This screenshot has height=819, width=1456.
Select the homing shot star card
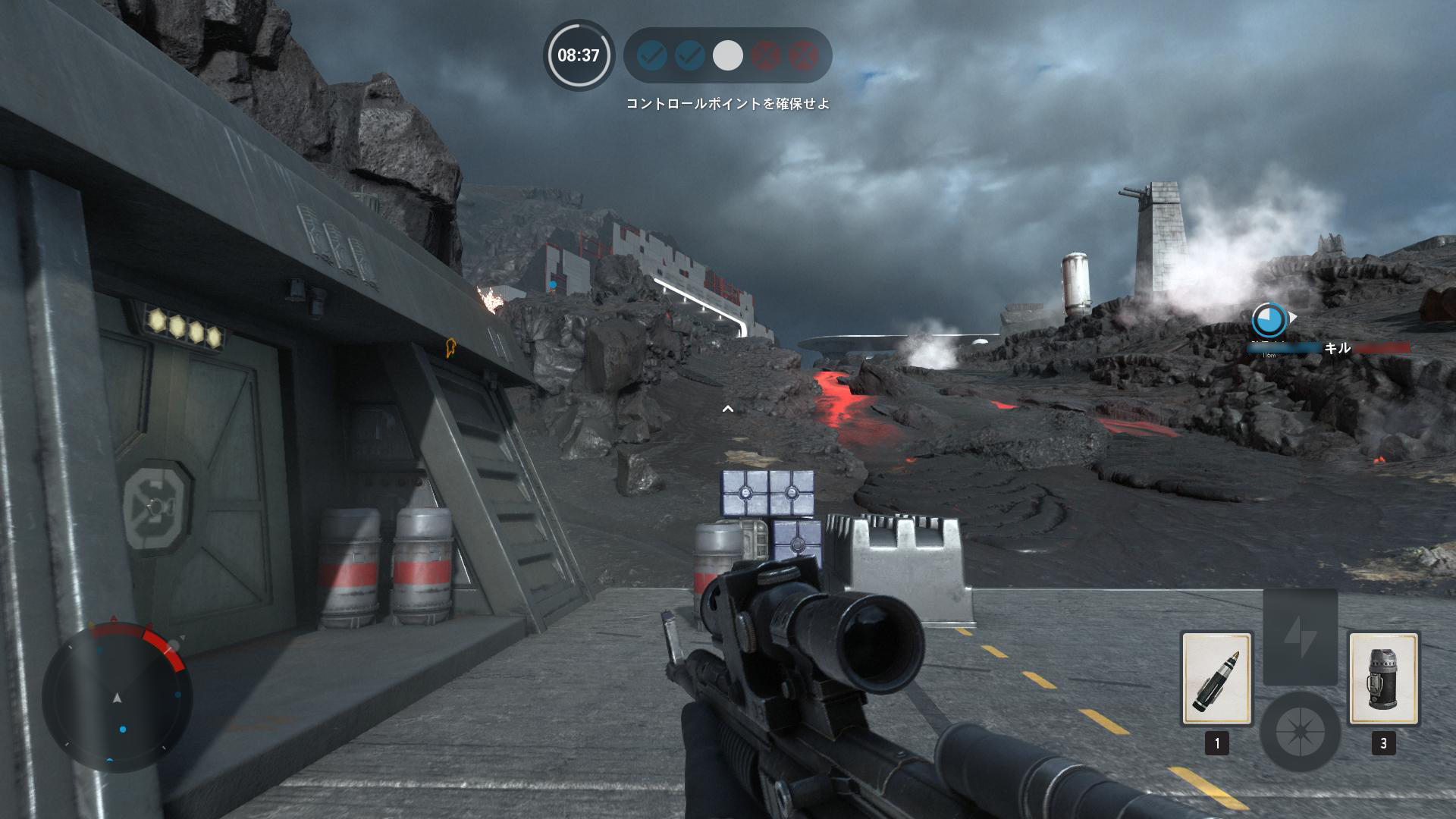pyautogui.click(x=1216, y=679)
